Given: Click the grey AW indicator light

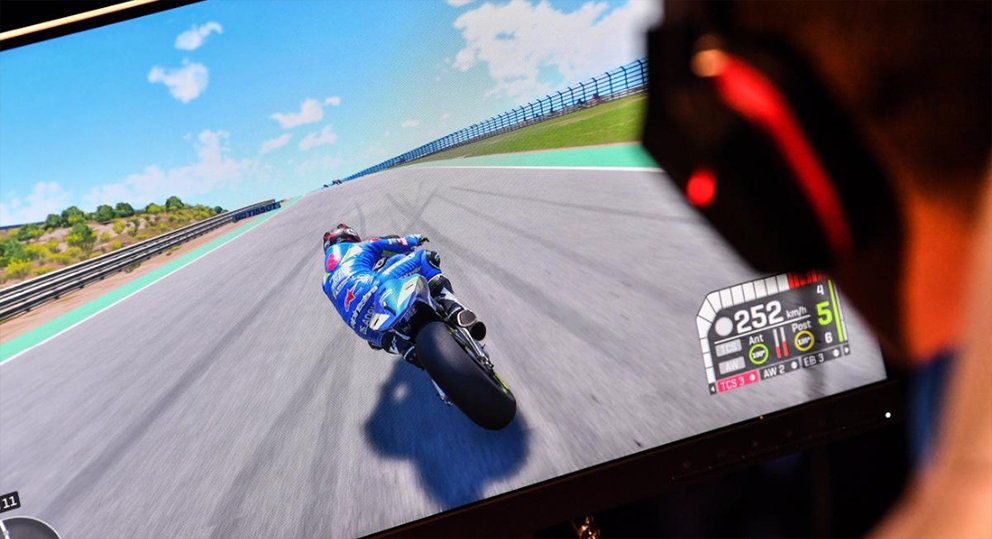Looking at the screenshot, I should coord(730,364).
